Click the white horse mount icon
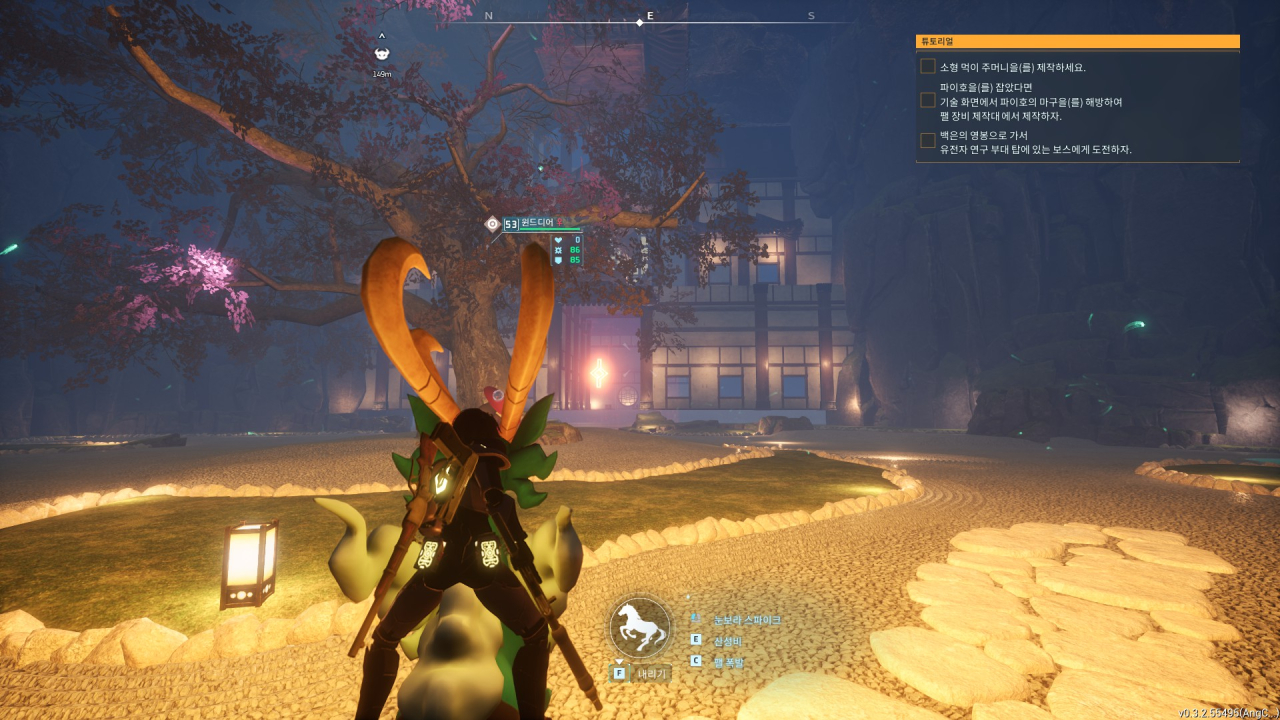1280x720 pixels. [640, 625]
